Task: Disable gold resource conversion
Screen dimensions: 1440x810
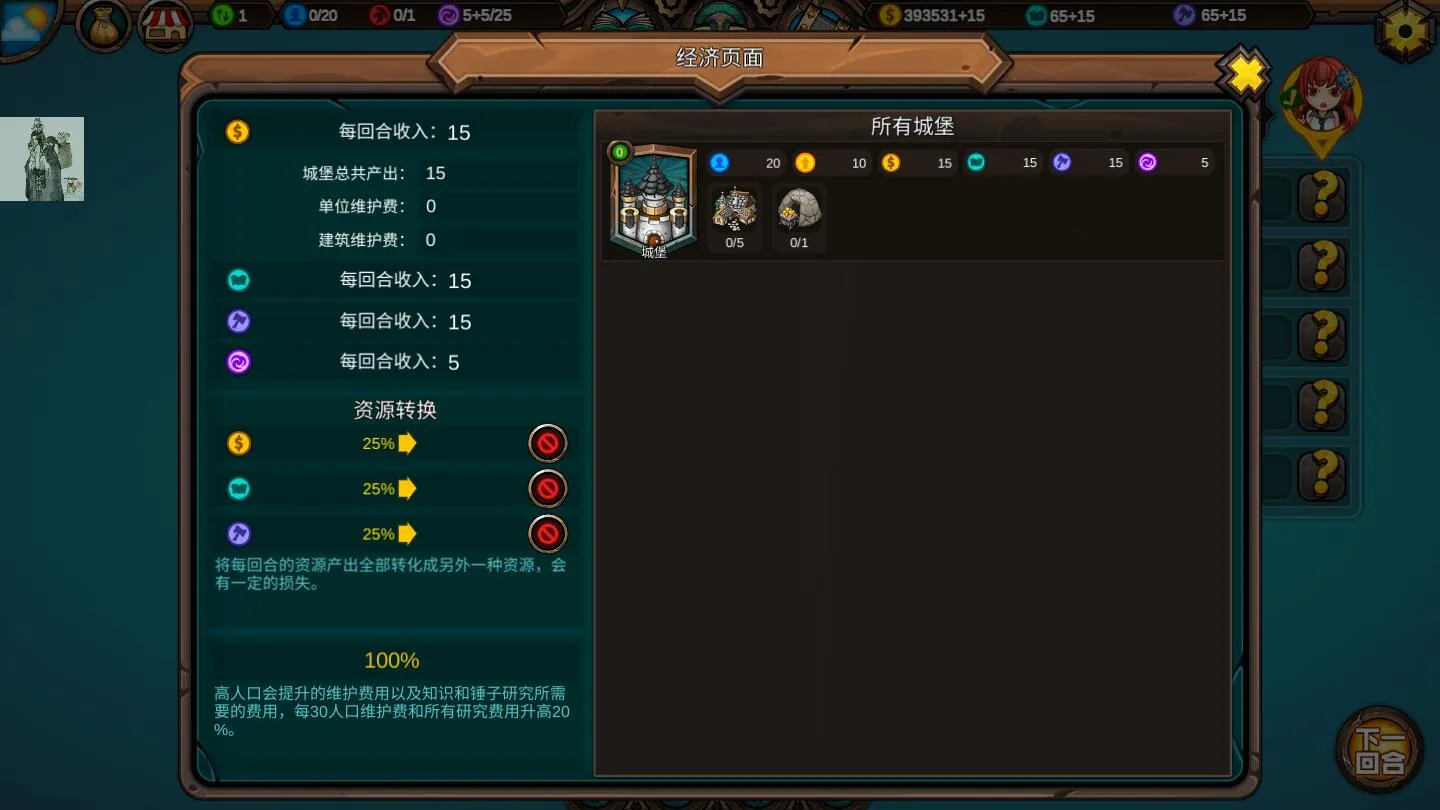Action: coord(548,443)
